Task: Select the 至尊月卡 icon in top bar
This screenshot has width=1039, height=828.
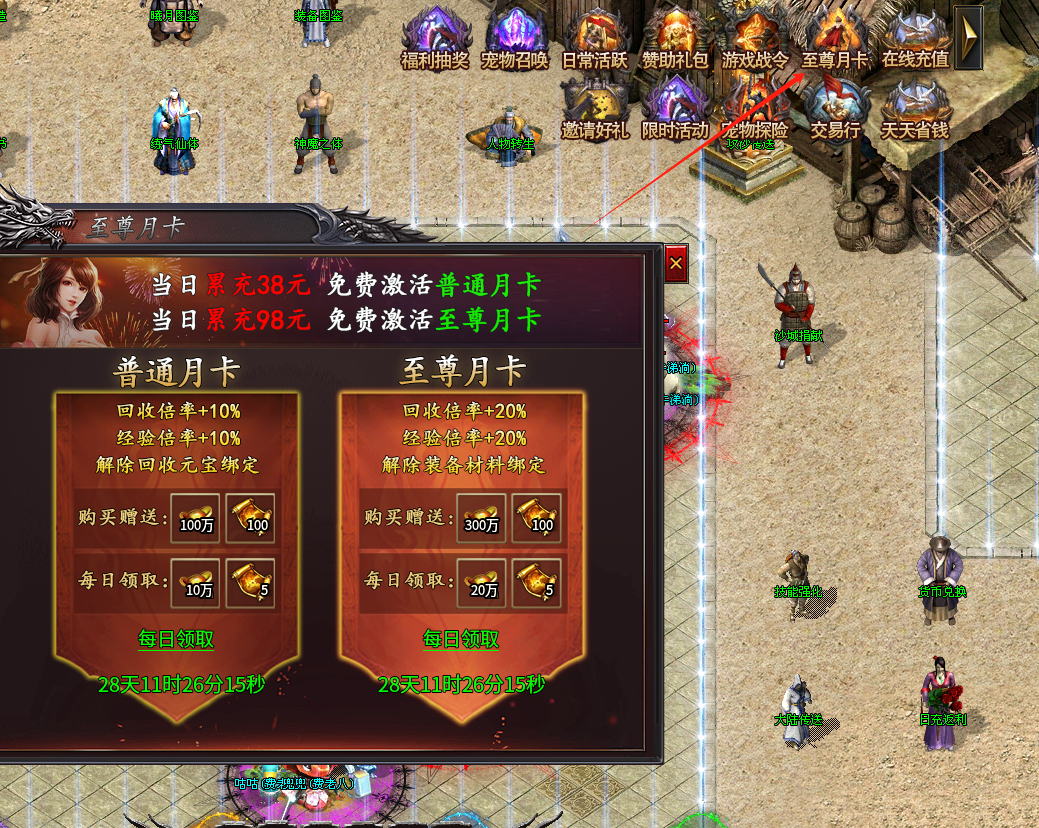Action: pyautogui.click(x=835, y=40)
